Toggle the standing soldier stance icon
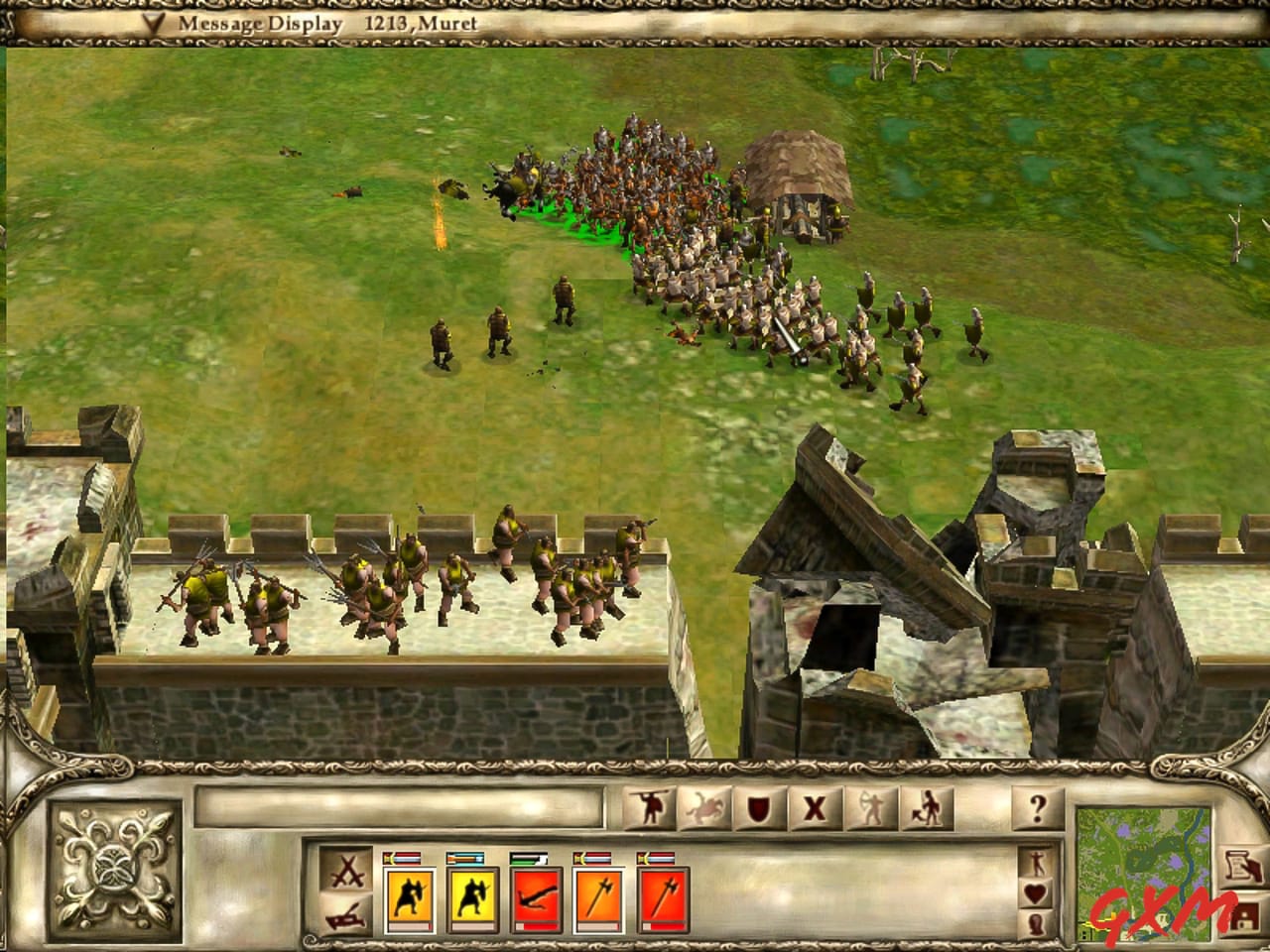The image size is (1270, 952). pos(1036,861)
